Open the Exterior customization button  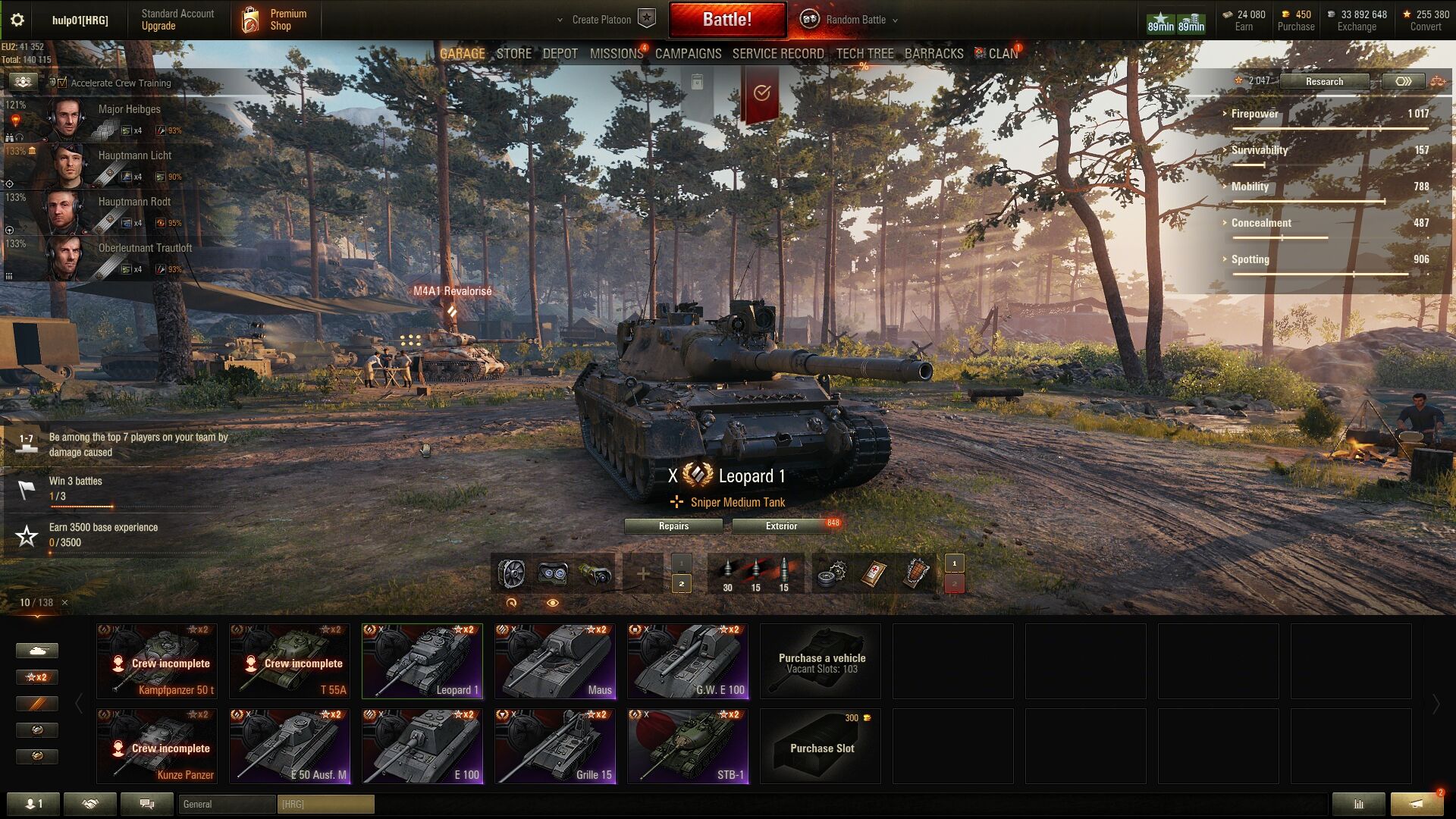tap(781, 526)
